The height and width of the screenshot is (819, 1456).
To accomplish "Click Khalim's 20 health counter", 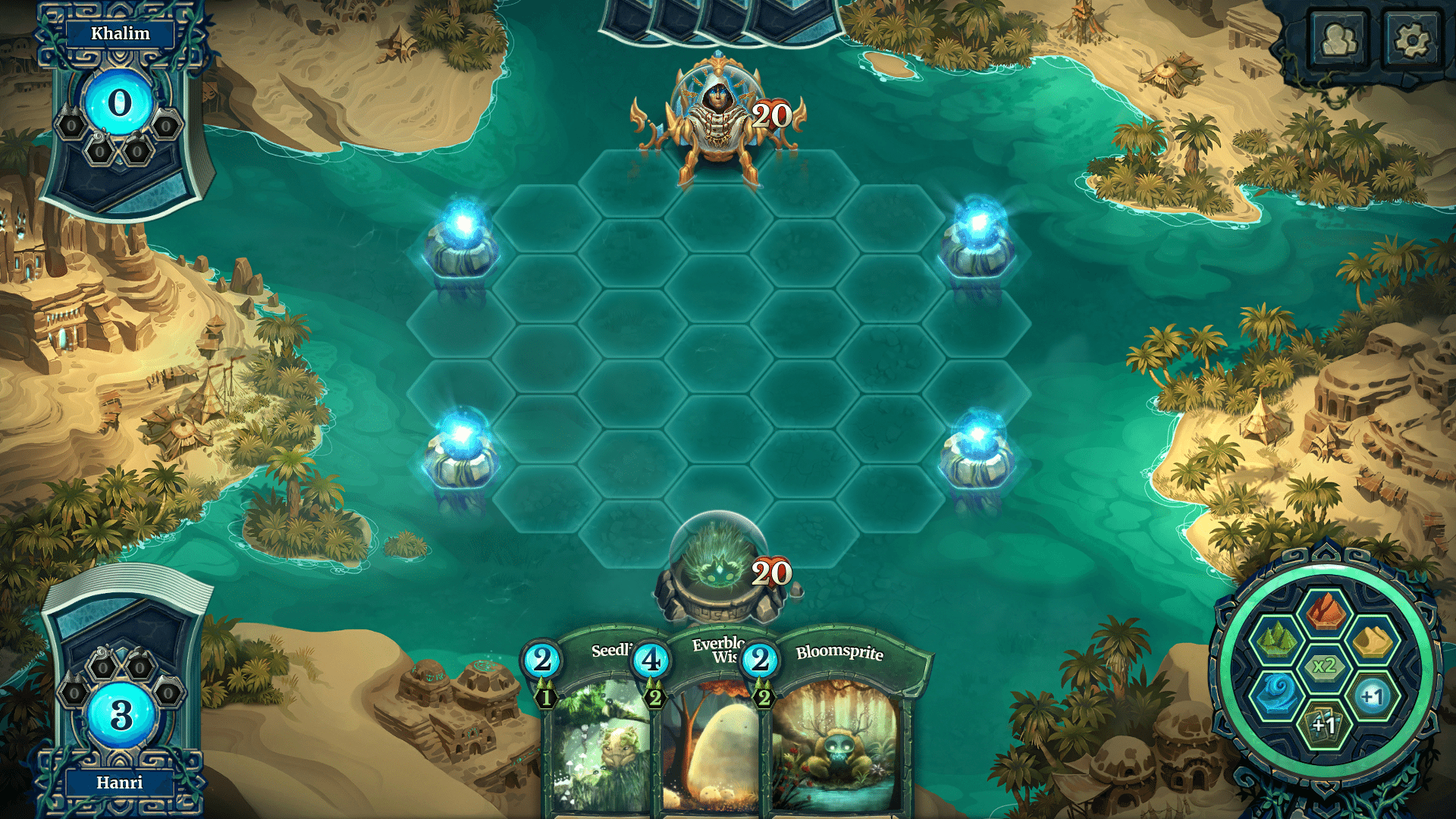I will tap(771, 115).
